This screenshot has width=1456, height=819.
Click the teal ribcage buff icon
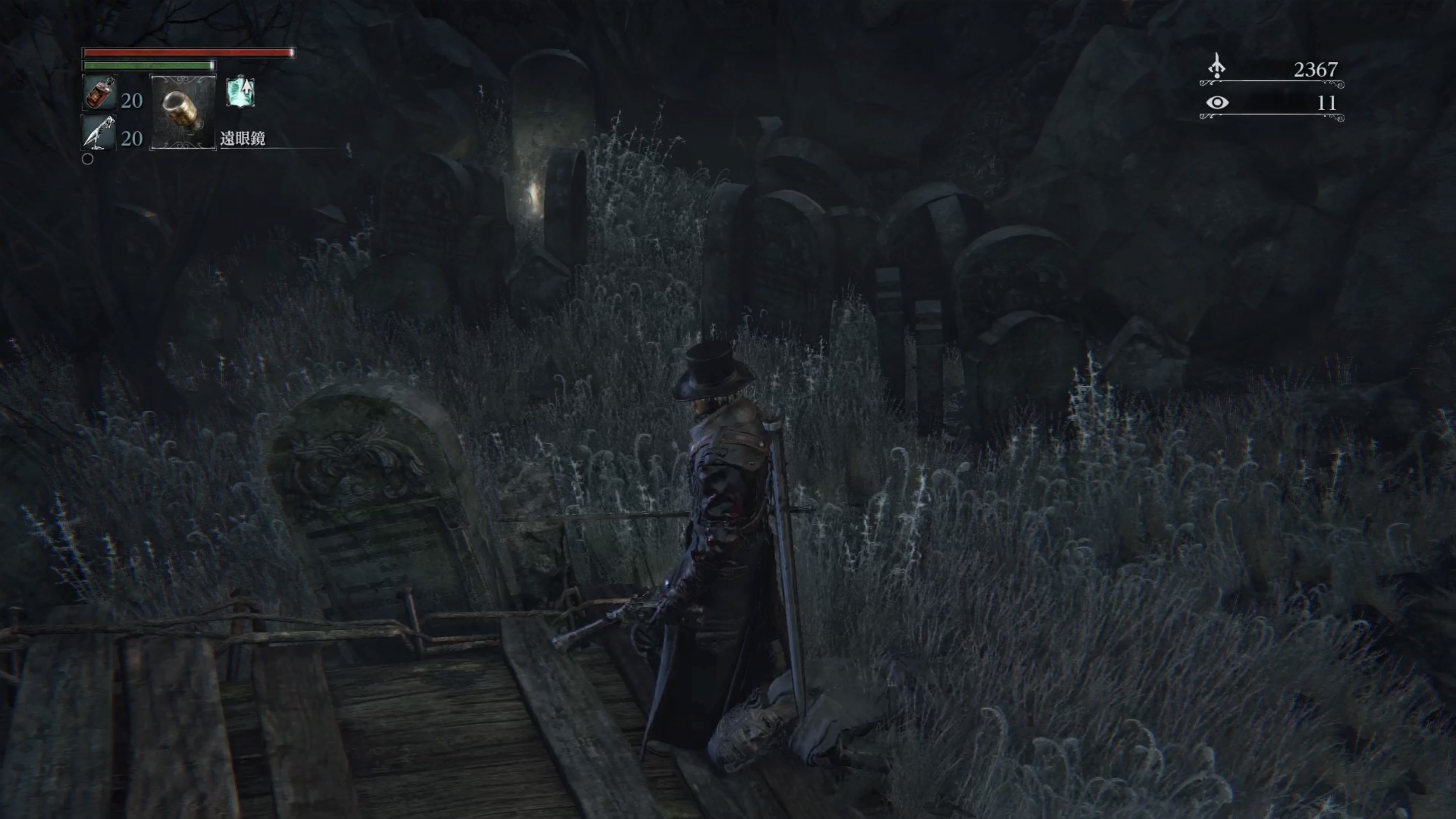241,92
